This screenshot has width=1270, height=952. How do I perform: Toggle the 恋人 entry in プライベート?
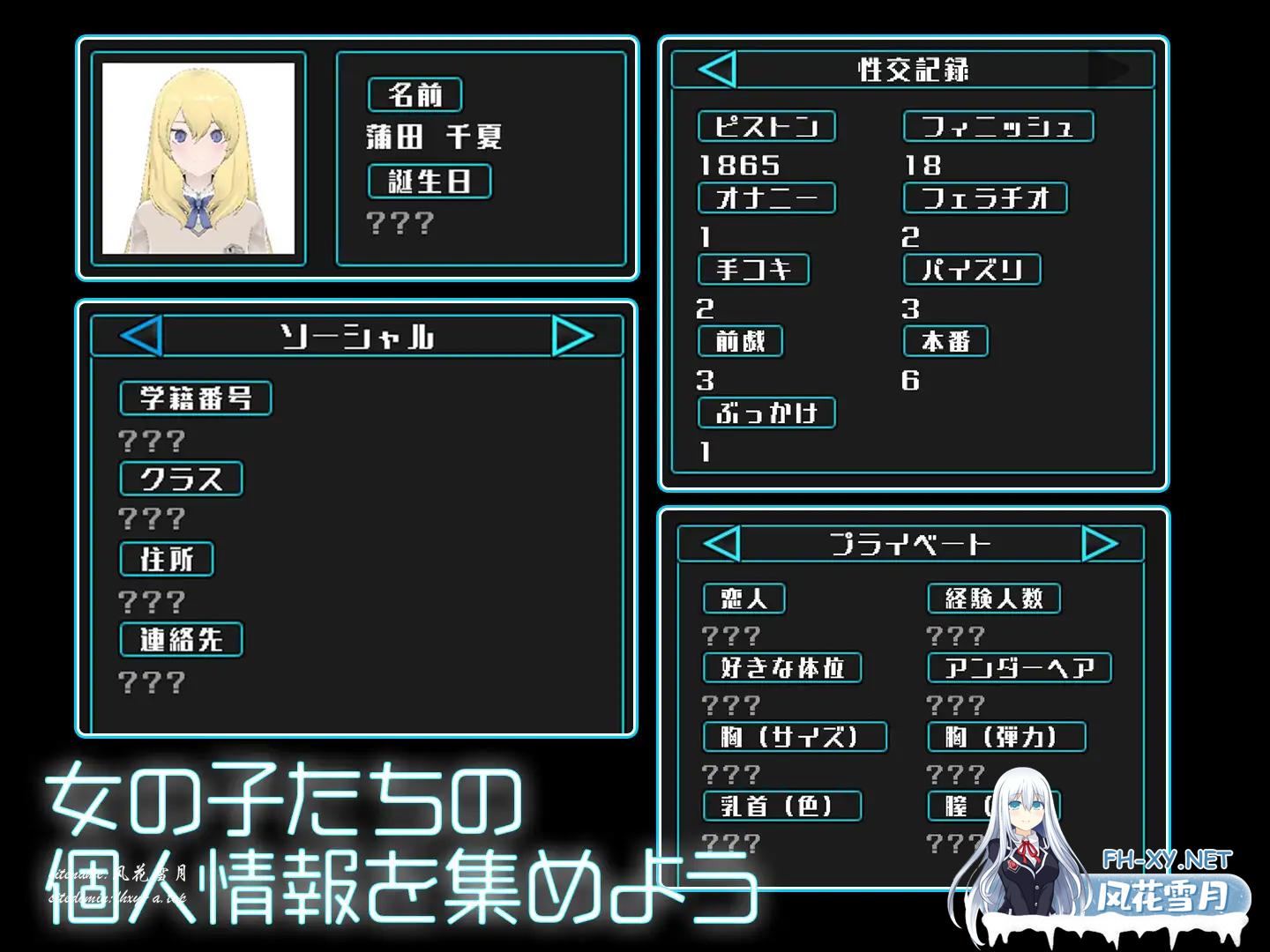743,599
